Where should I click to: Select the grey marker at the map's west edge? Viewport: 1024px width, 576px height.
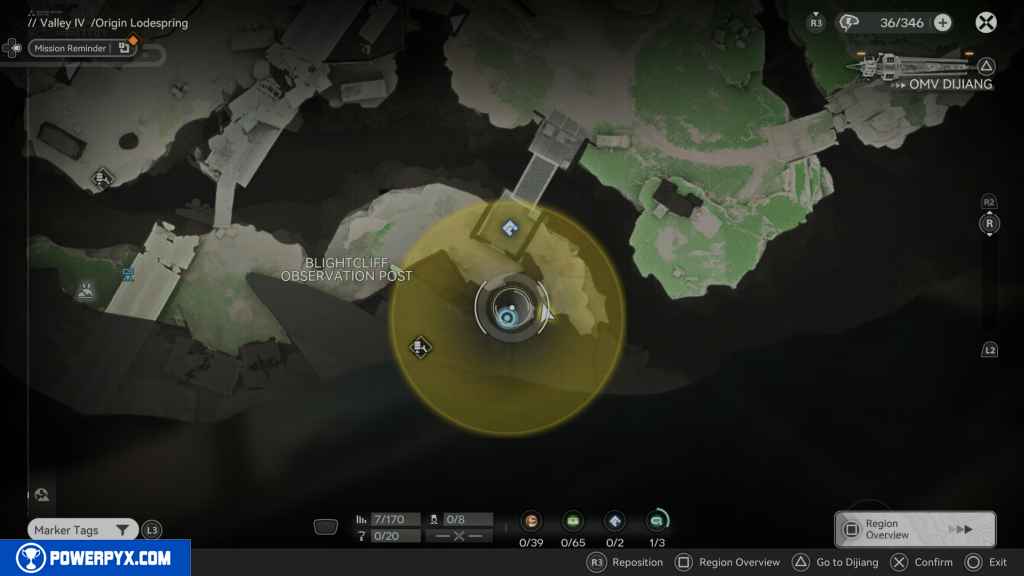85,290
